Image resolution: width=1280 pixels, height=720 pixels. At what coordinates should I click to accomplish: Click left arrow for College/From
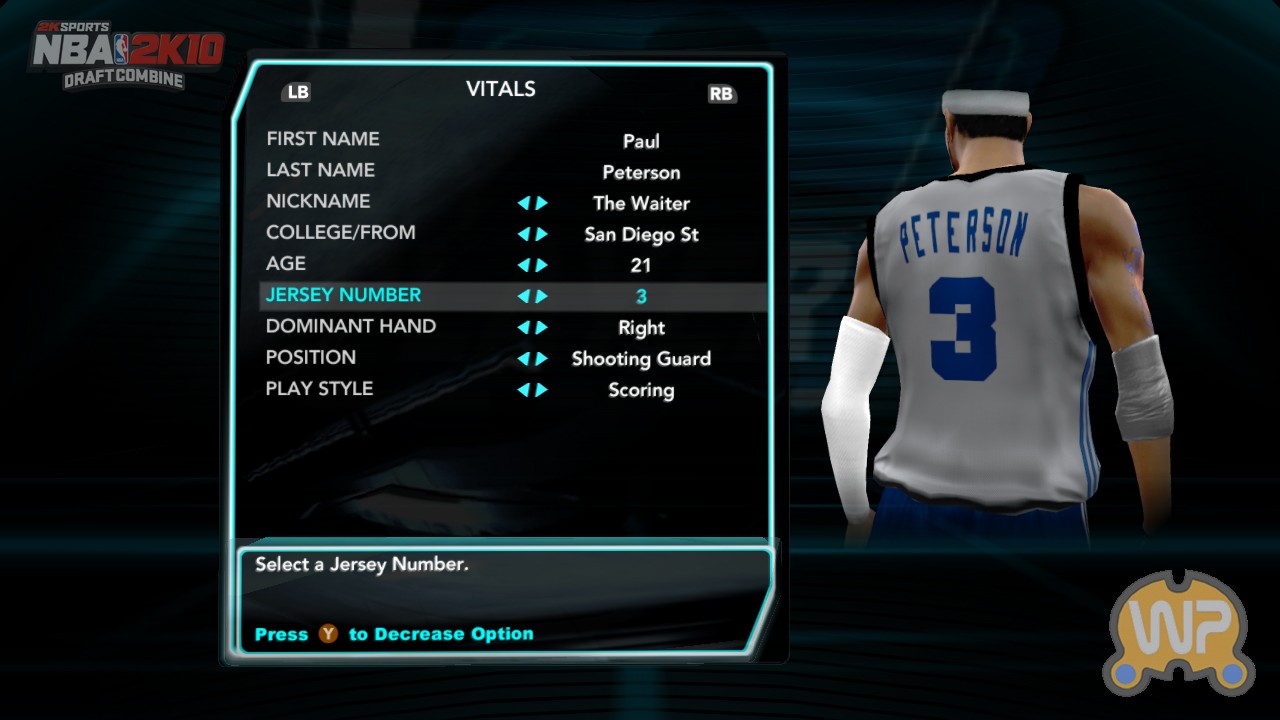523,234
